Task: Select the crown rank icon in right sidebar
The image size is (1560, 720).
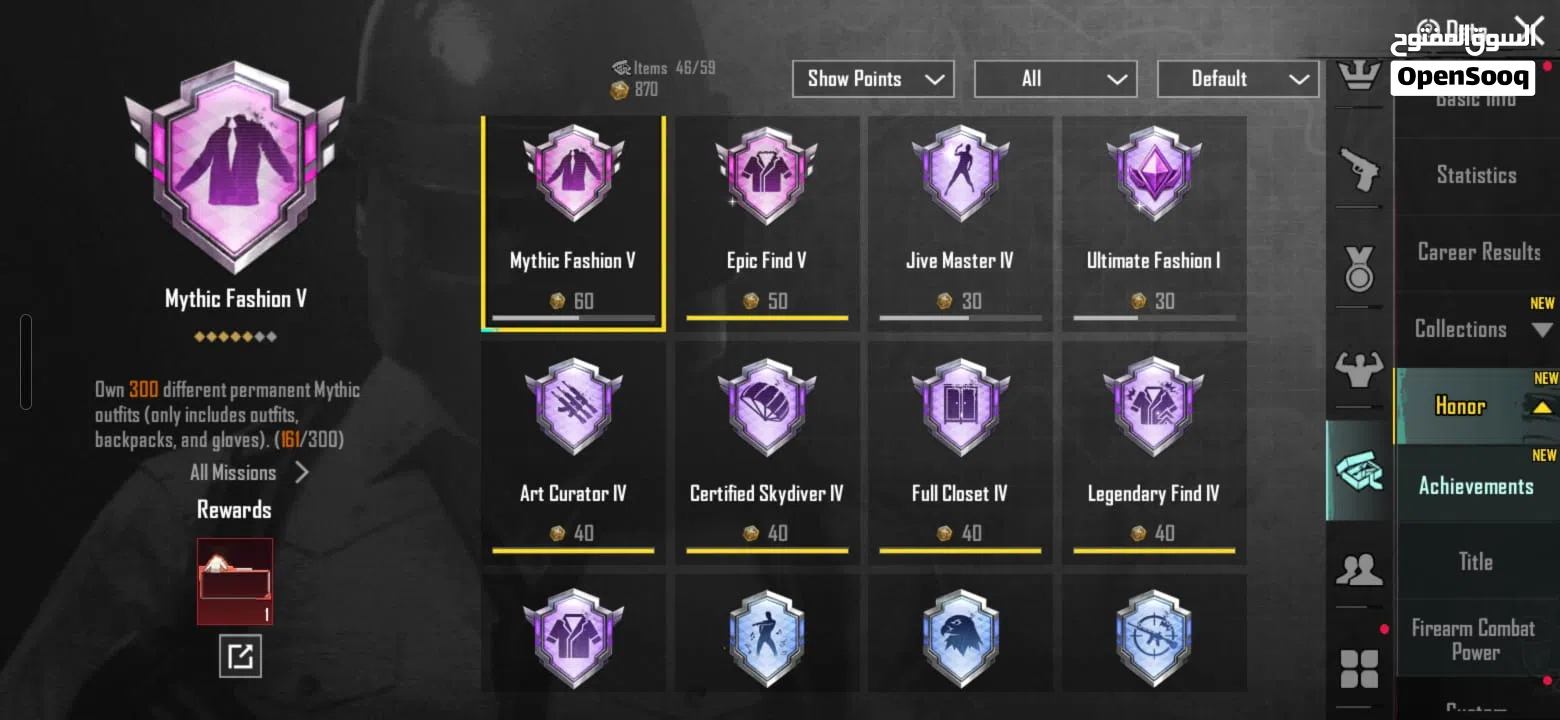Action: 1358,73
